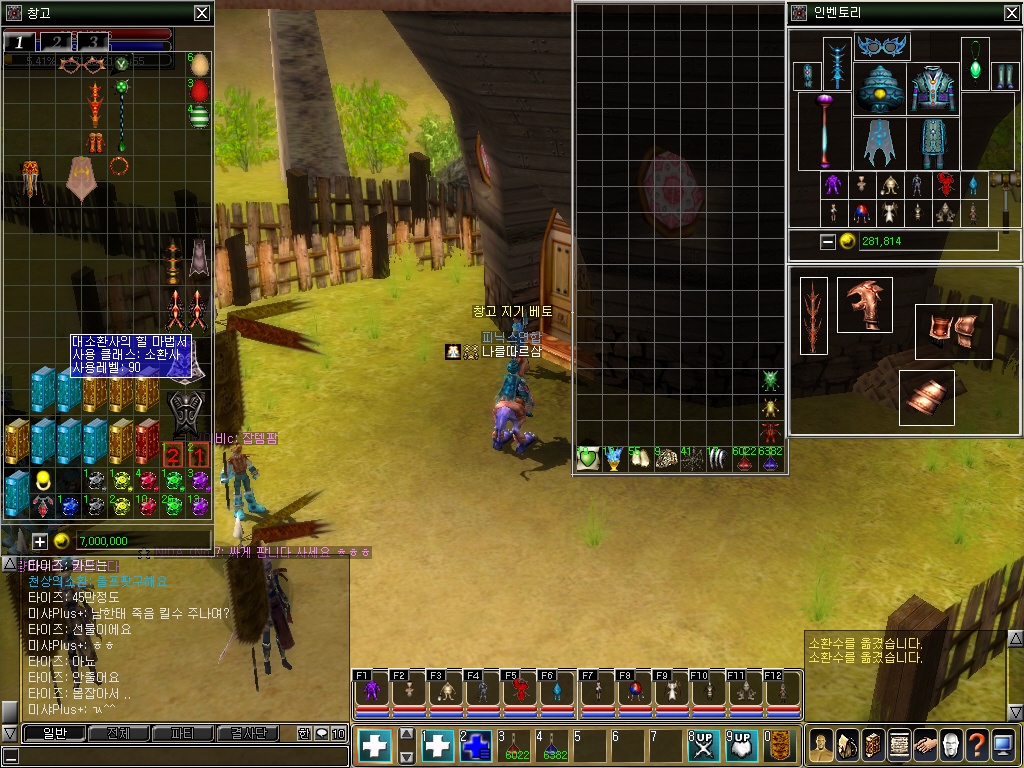Switch to warehouse page 3
This screenshot has width=1024, height=768.
coord(93,41)
